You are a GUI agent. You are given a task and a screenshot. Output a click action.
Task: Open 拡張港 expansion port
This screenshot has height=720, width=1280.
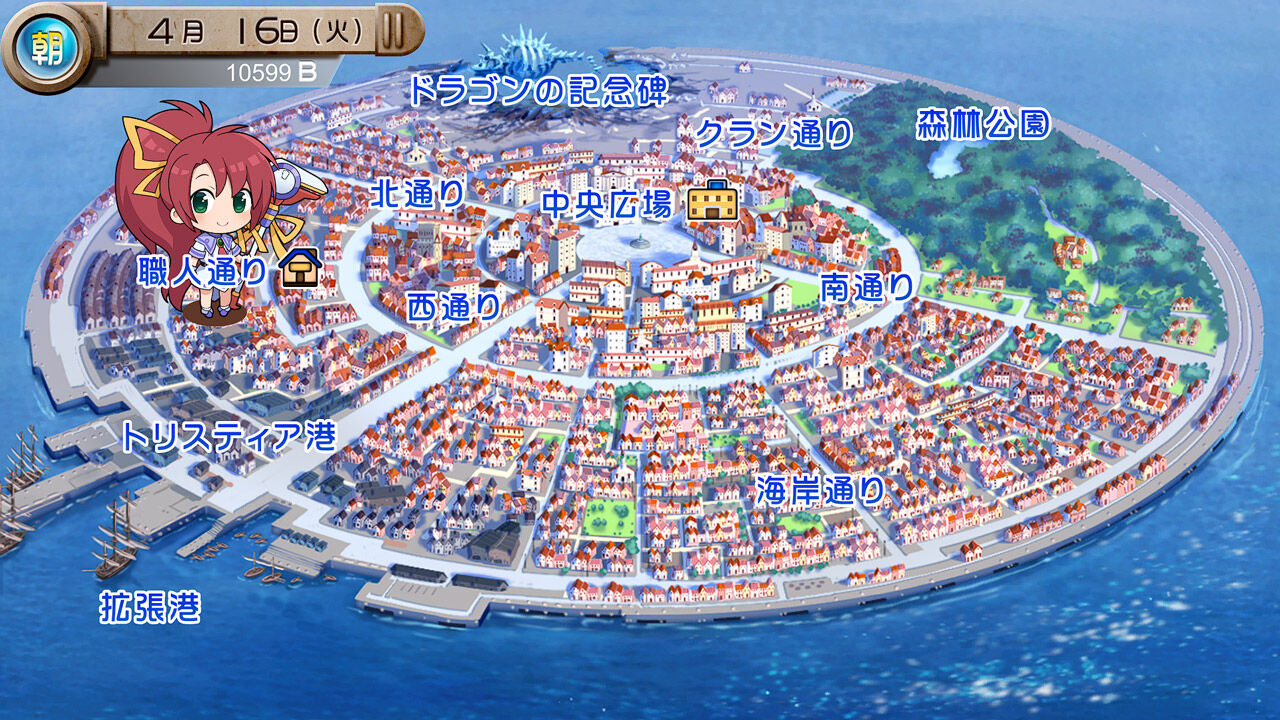coord(152,604)
